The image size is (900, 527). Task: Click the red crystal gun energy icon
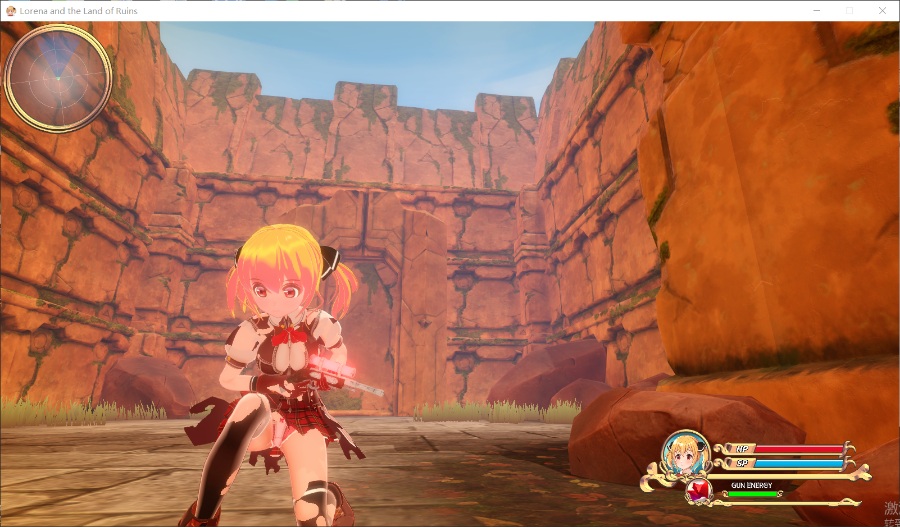click(x=699, y=491)
